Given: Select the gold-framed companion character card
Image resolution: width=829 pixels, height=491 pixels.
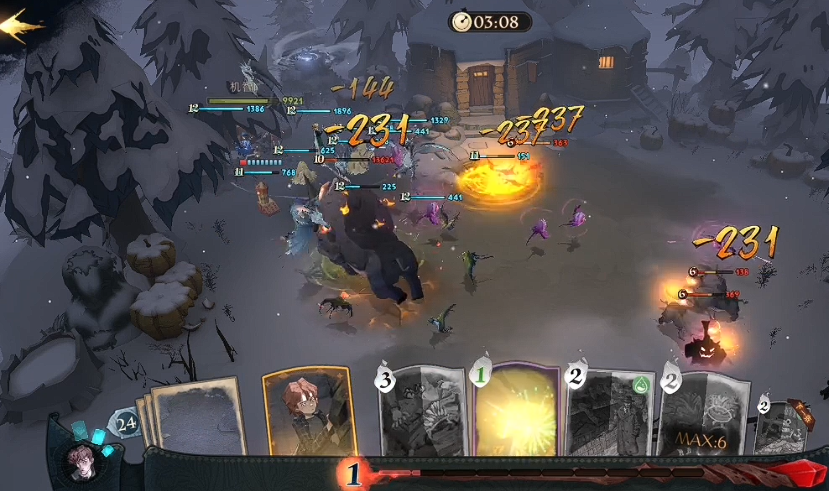Looking at the screenshot, I should (x=307, y=412).
